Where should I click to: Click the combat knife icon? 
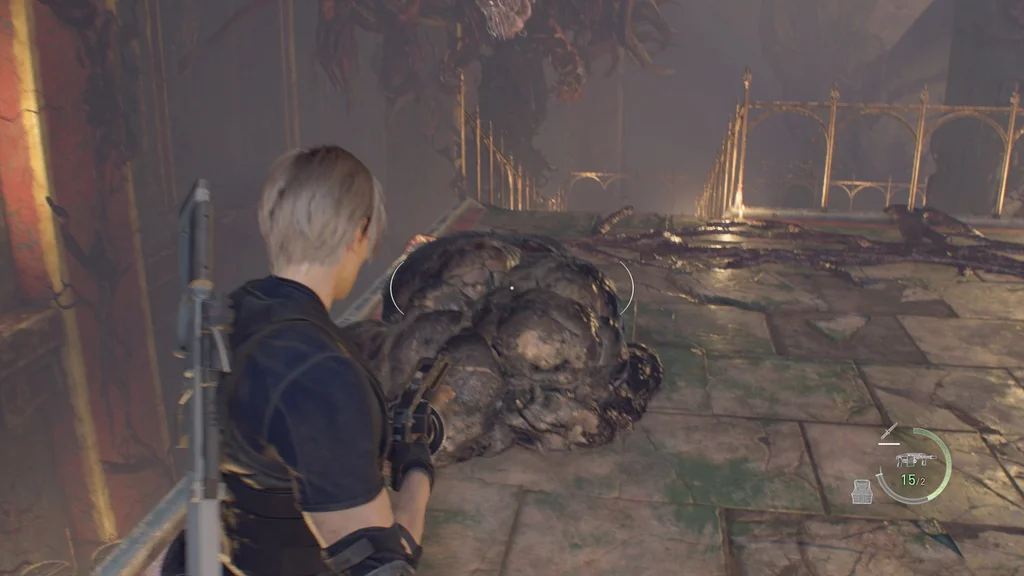[x=888, y=433]
